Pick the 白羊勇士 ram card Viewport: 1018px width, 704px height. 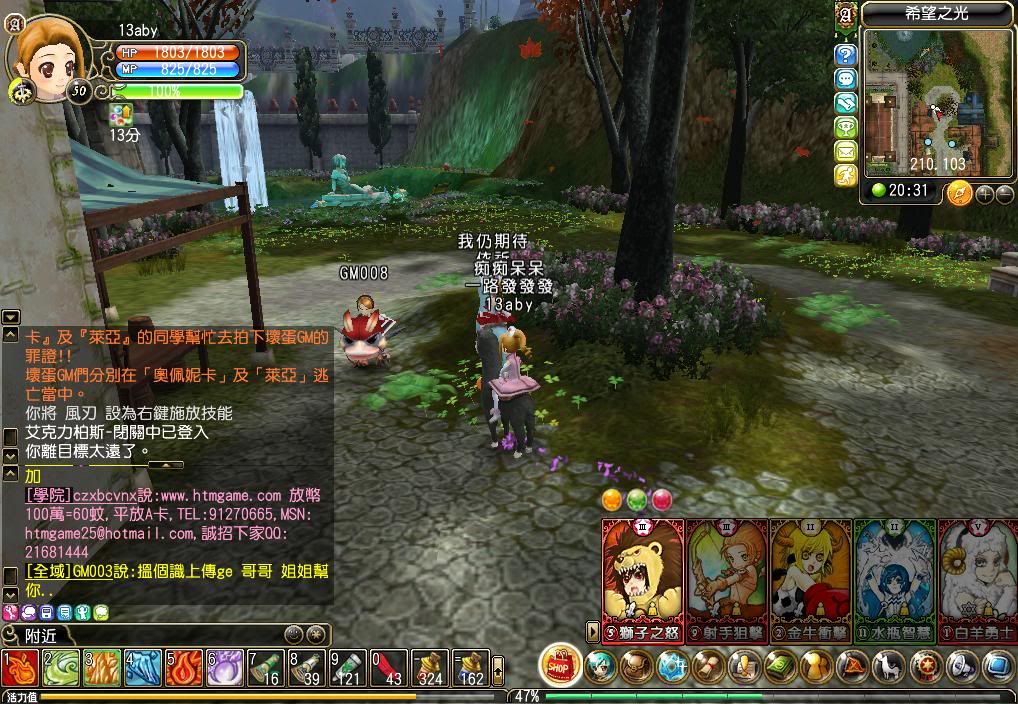tap(978, 577)
